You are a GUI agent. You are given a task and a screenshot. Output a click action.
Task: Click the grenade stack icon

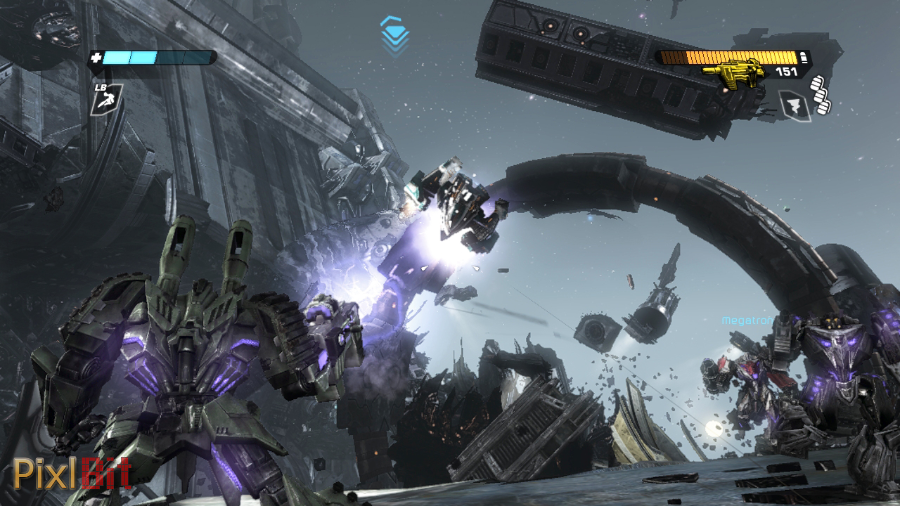[824, 101]
